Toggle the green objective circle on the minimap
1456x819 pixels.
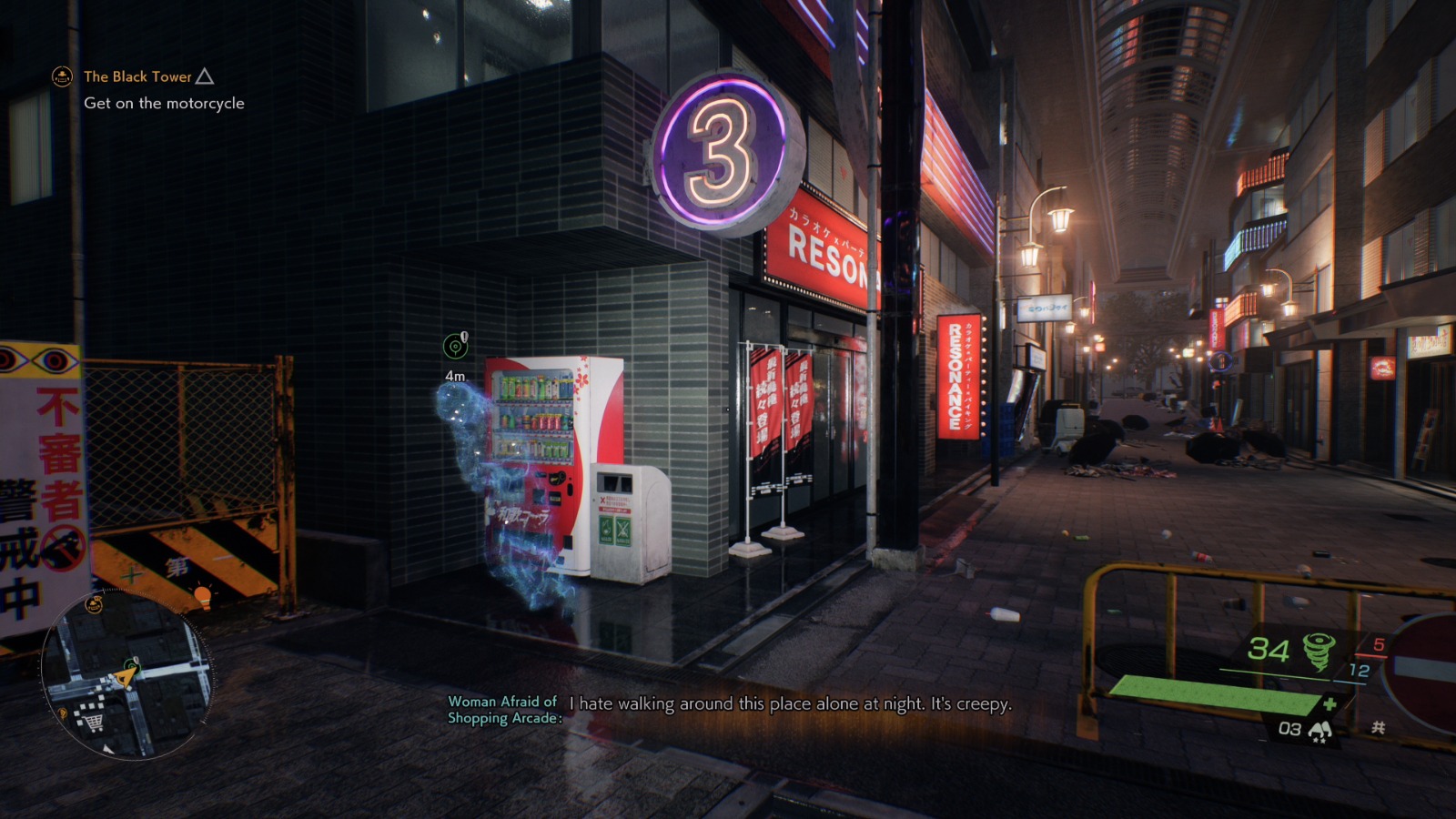[134, 665]
